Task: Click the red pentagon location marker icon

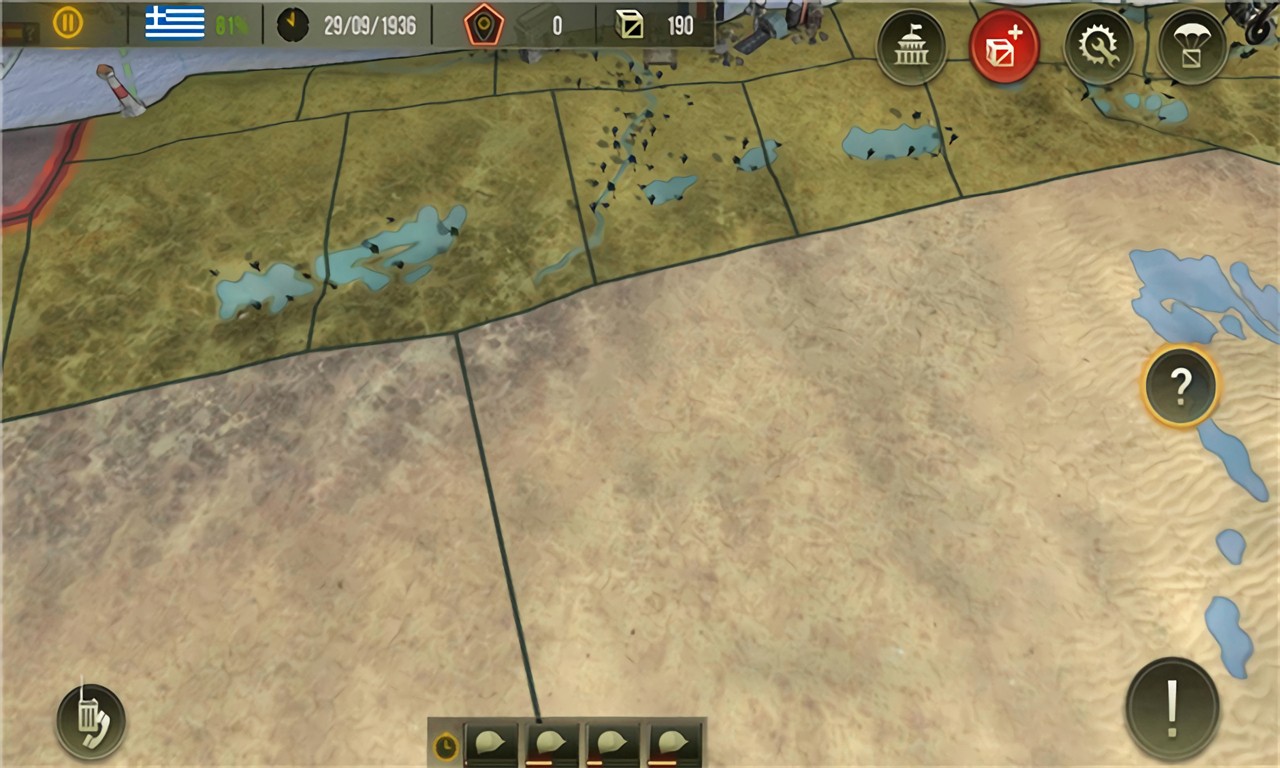Action: (484, 24)
